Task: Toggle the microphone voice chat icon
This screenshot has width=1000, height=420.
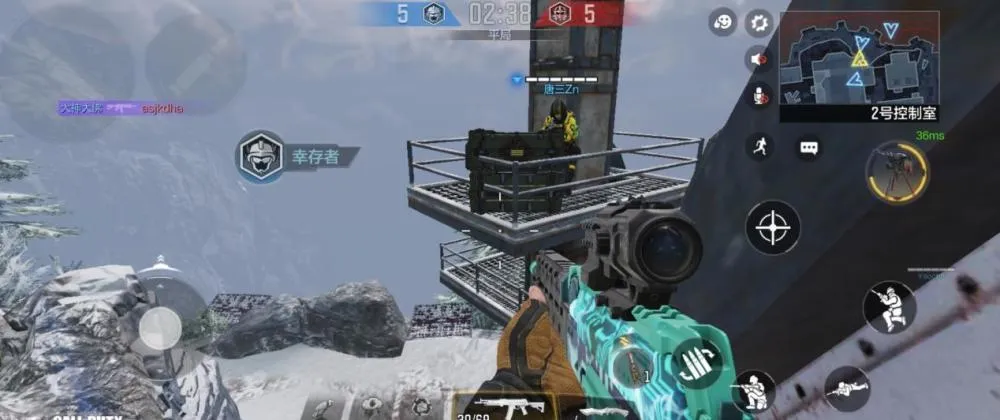Action: tap(760, 96)
